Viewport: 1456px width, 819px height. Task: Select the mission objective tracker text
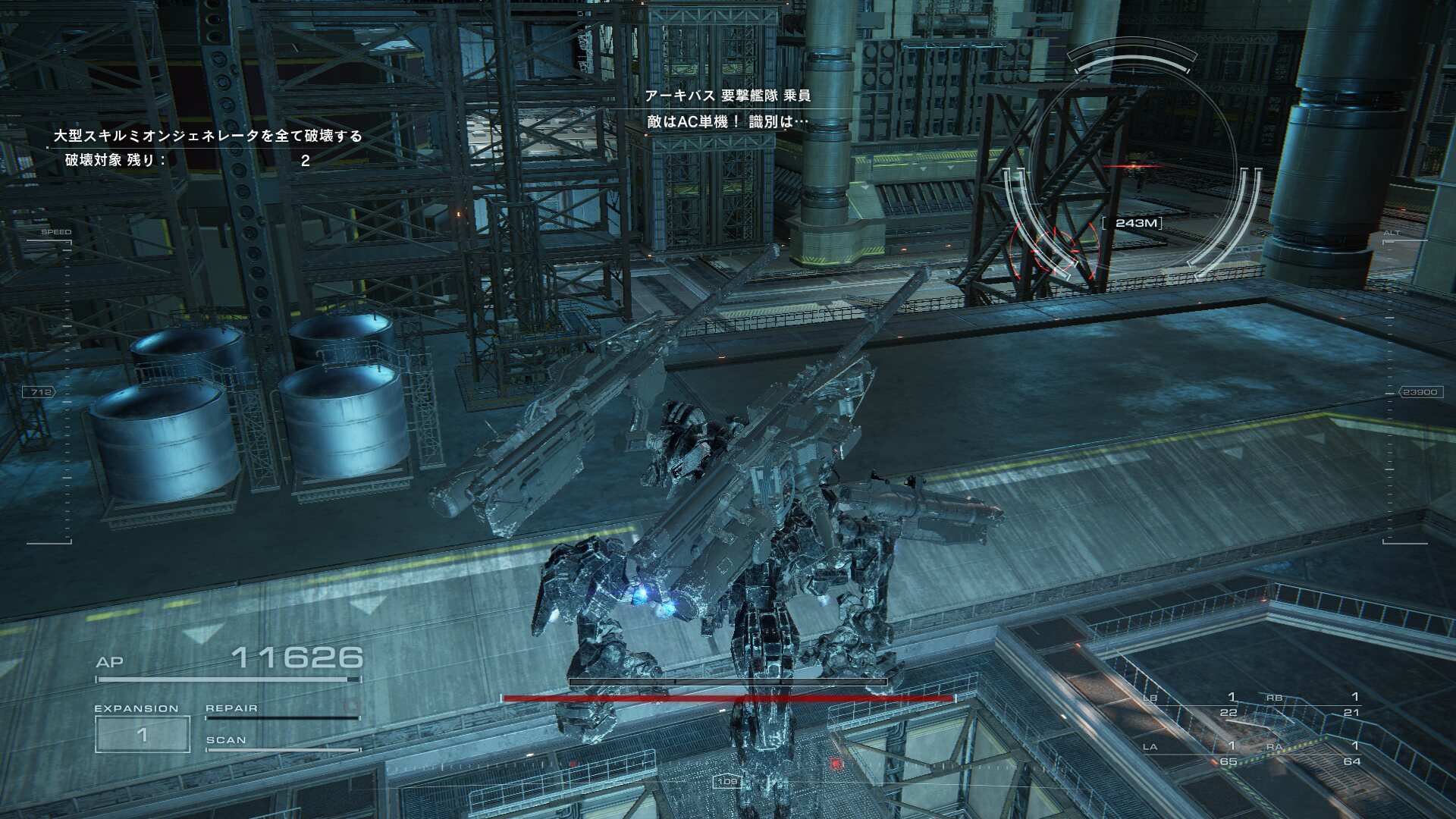[207, 136]
